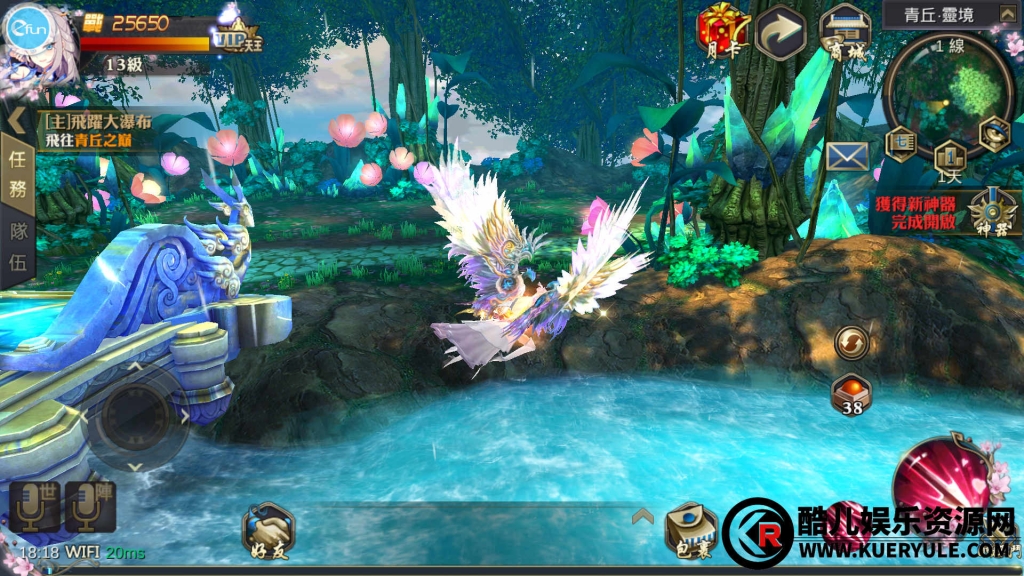This screenshot has width=1024, height=576.
Task: Open the 好友 friends menu
Action: [268, 531]
